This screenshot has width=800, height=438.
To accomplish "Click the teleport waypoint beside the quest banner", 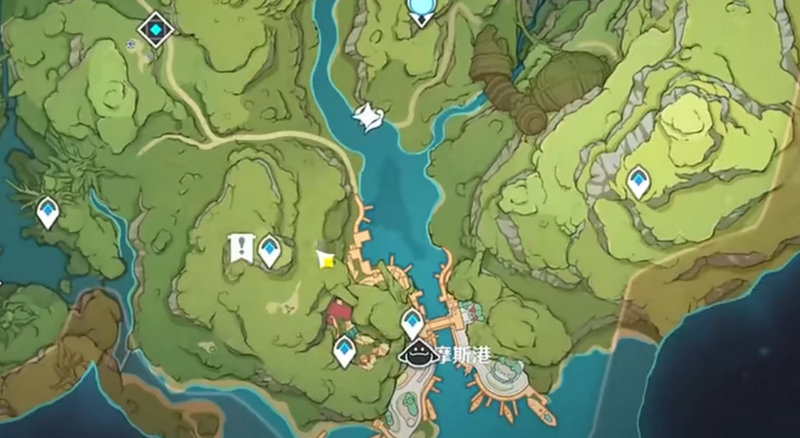I will [269, 250].
